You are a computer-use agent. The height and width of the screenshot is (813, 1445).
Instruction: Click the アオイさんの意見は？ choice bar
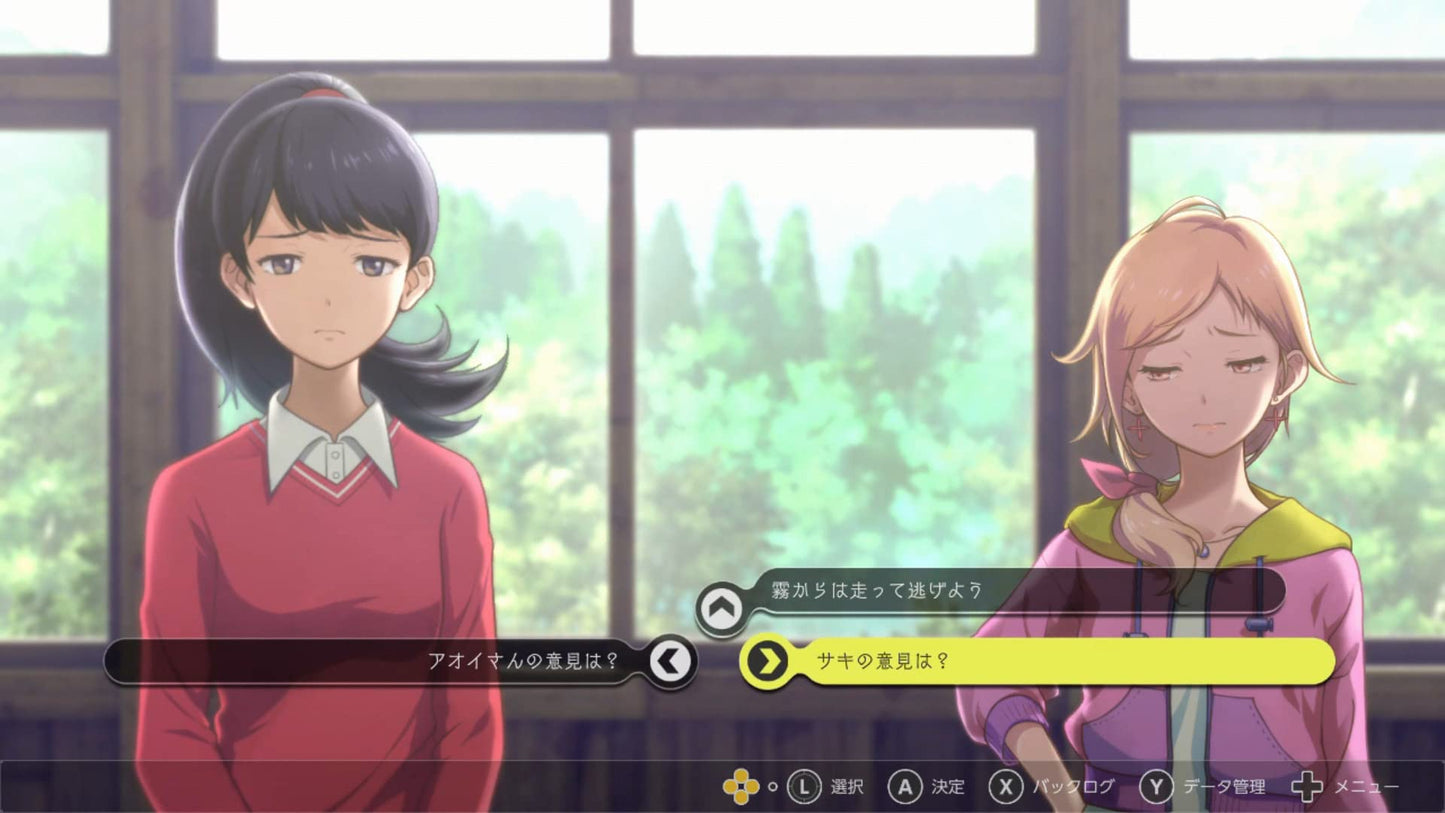point(450,658)
